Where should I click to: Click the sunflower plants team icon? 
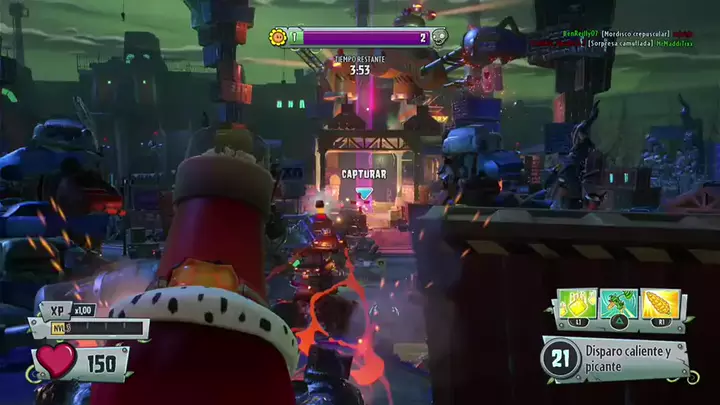pyautogui.click(x=278, y=37)
